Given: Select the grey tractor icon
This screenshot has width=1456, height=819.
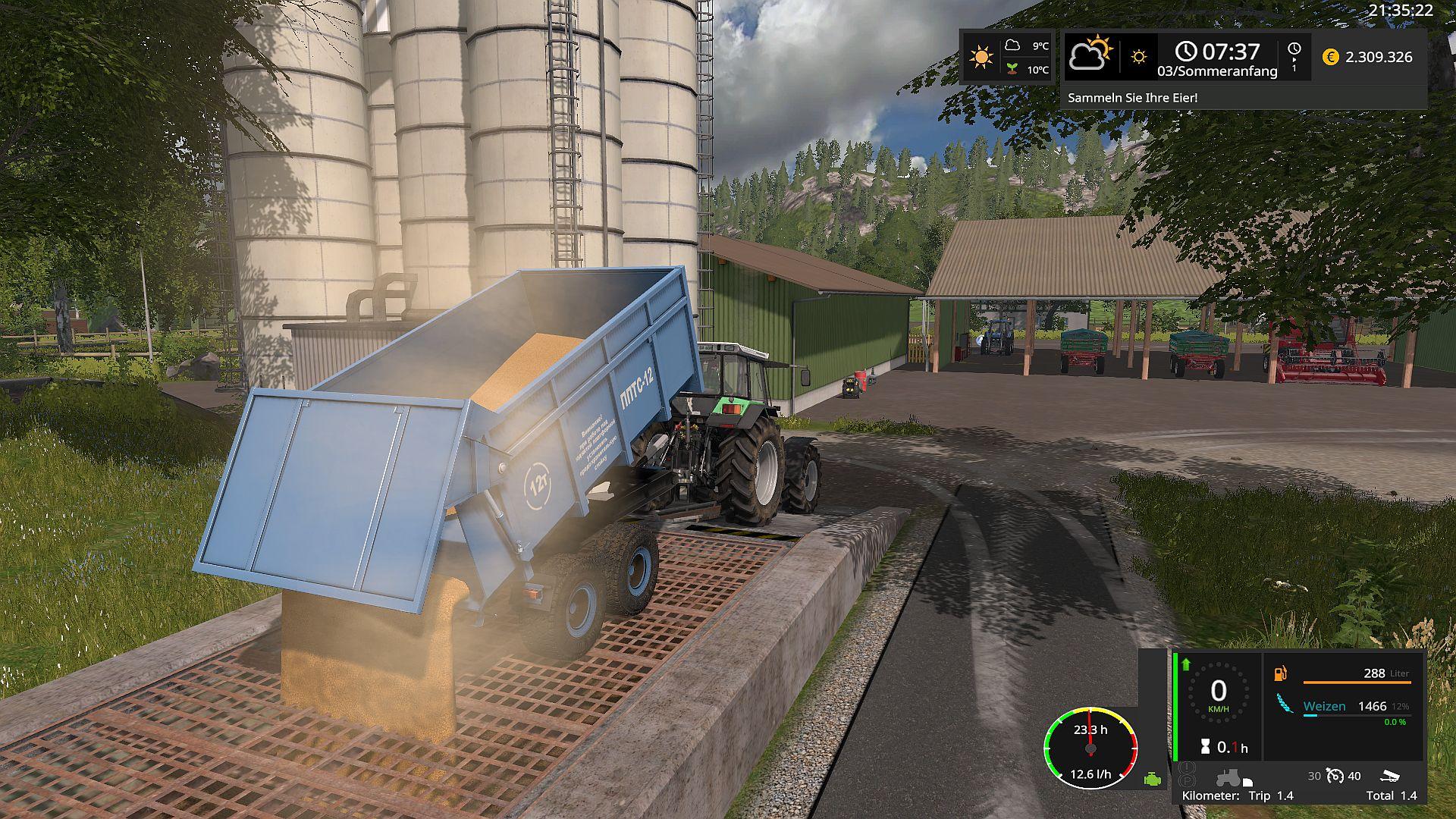Looking at the screenshot, I should (1228, 777).
